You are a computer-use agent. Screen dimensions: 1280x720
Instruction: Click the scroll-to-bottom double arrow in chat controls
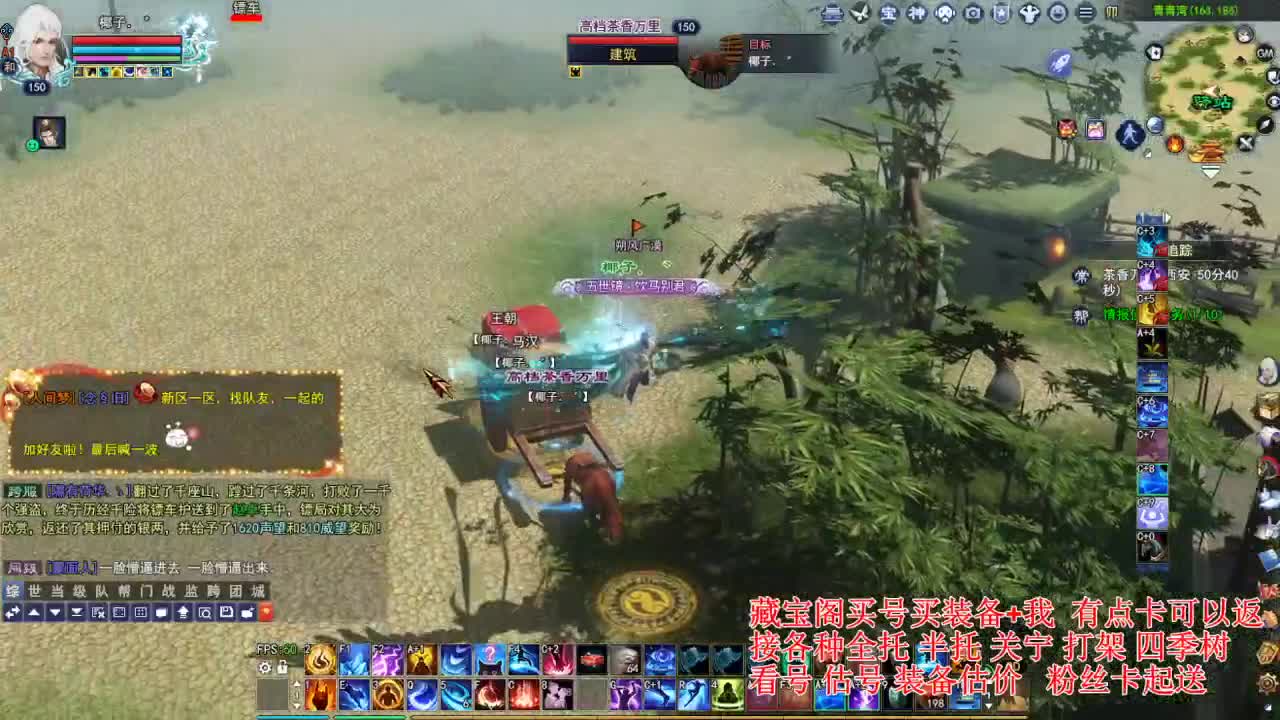point(78,613)
